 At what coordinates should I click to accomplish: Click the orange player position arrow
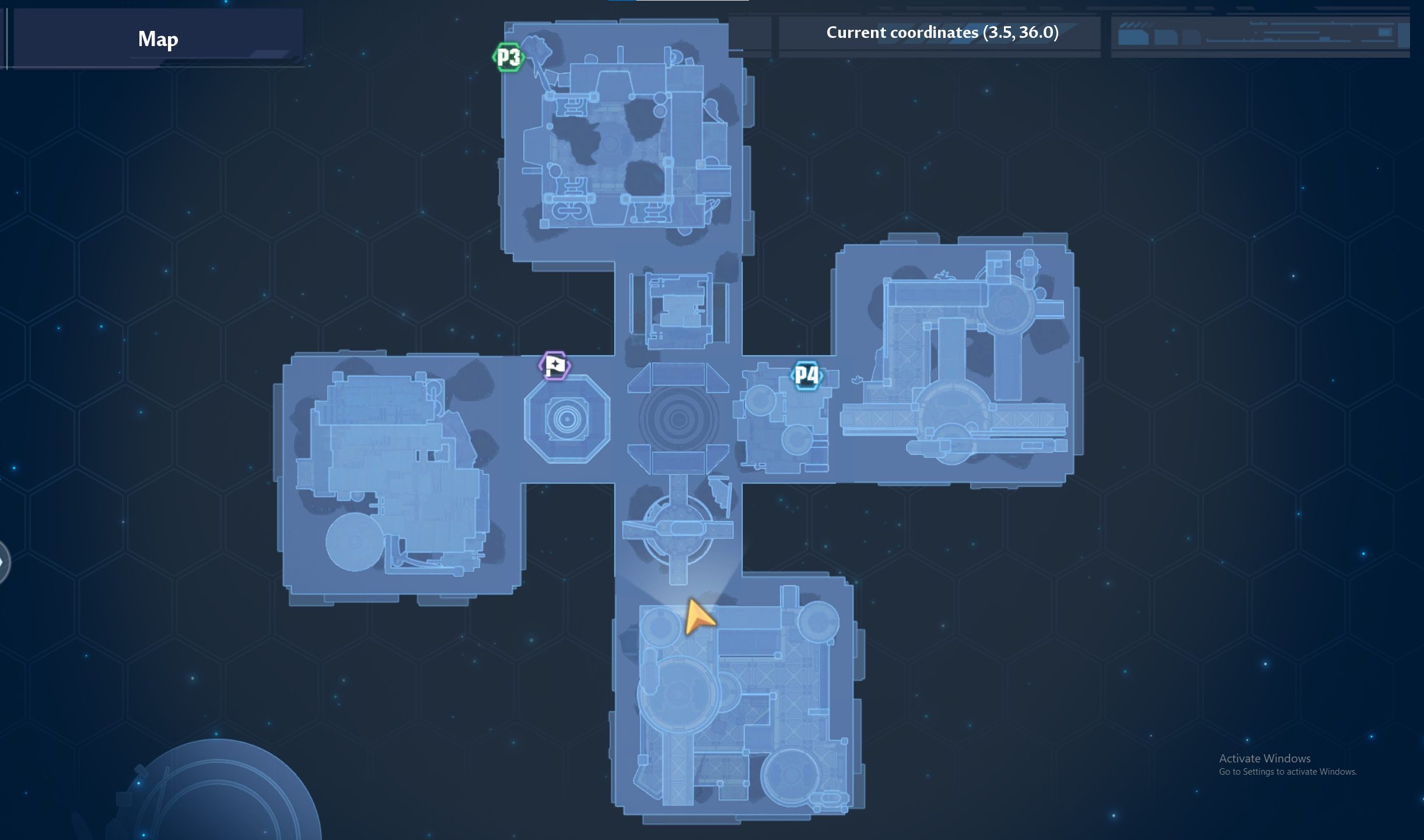[697, 618]
